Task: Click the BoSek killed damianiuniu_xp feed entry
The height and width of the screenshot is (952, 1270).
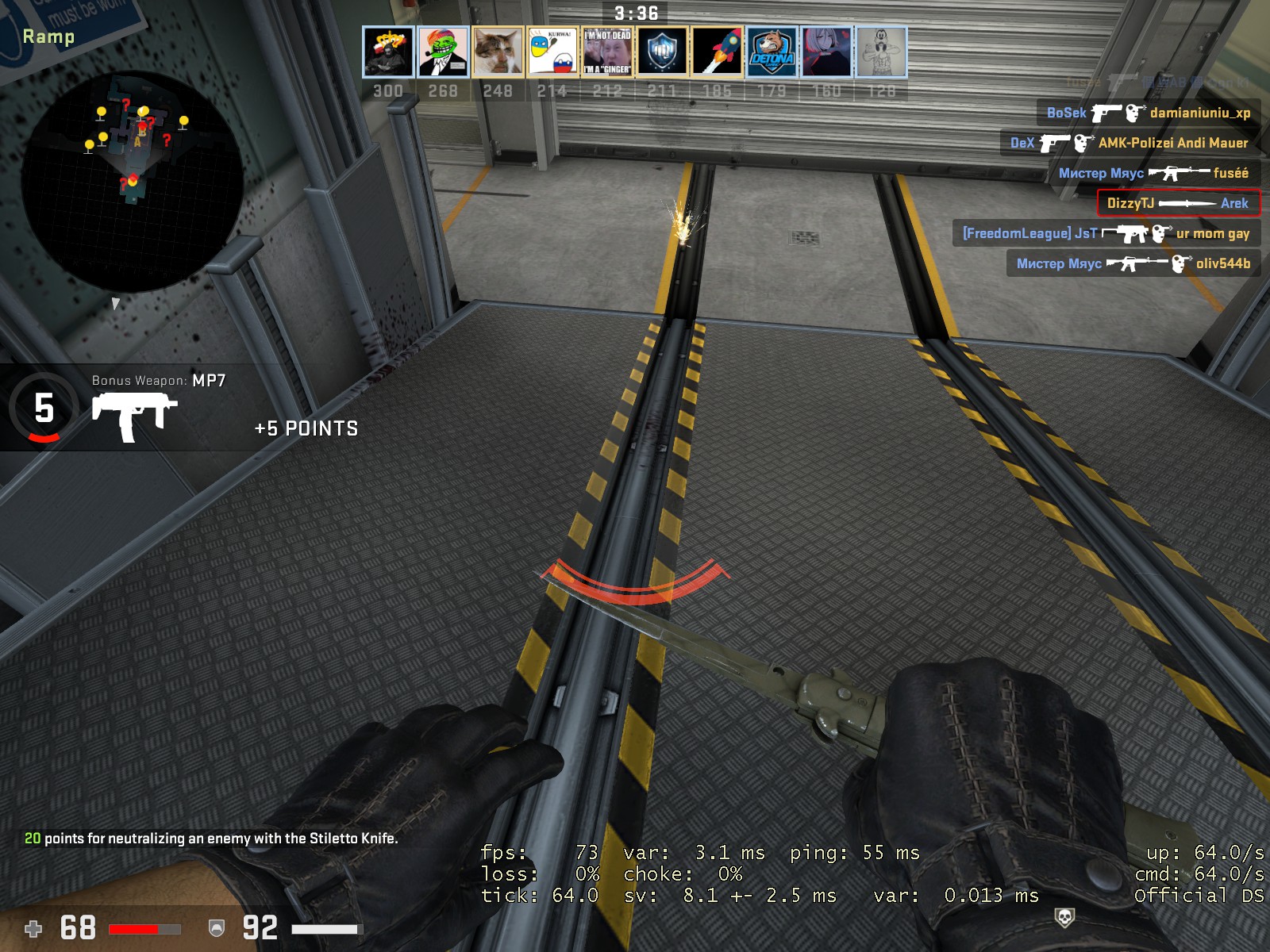Action: [1148, 113]
